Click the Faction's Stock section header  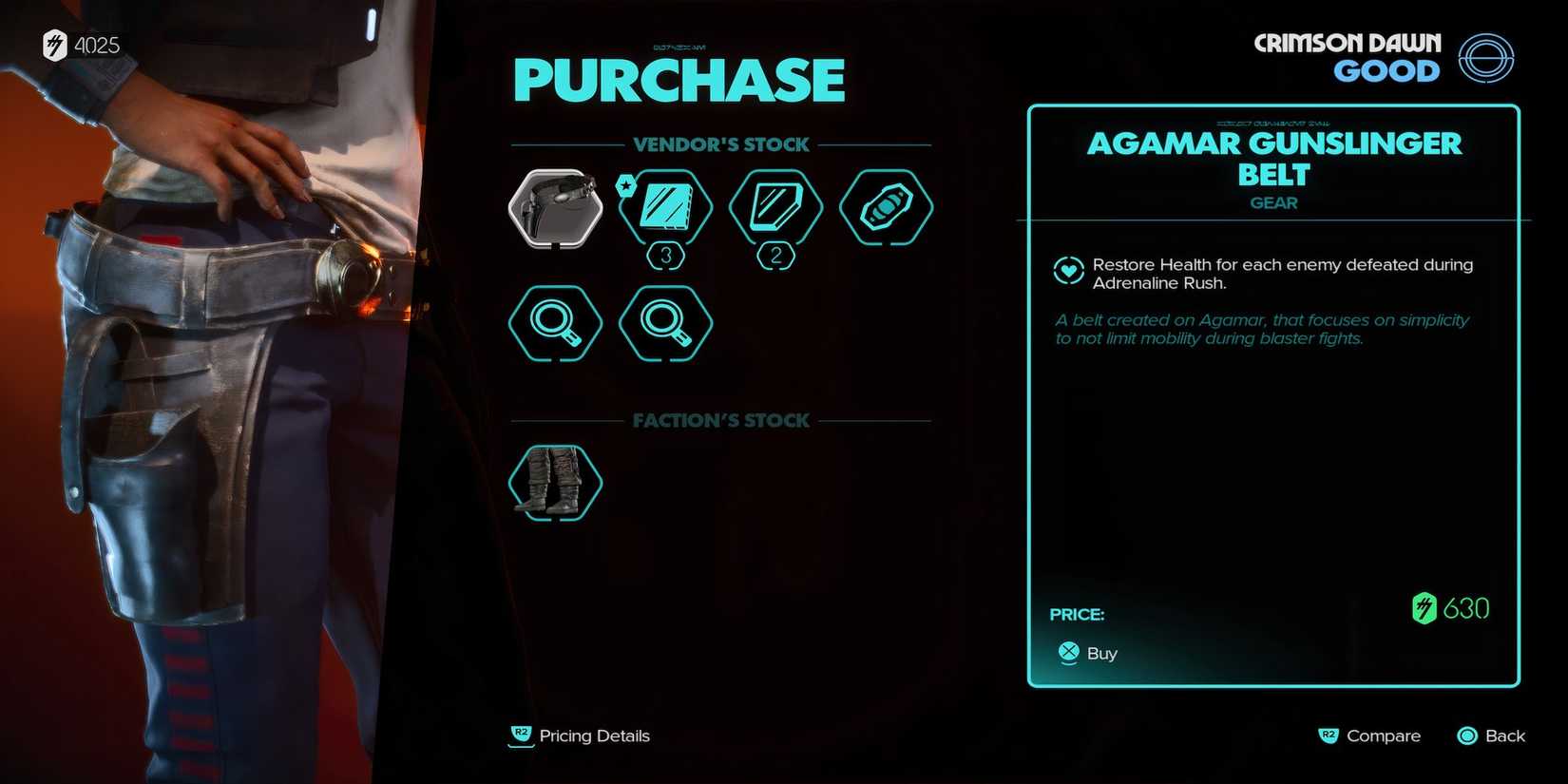point(720,420)
